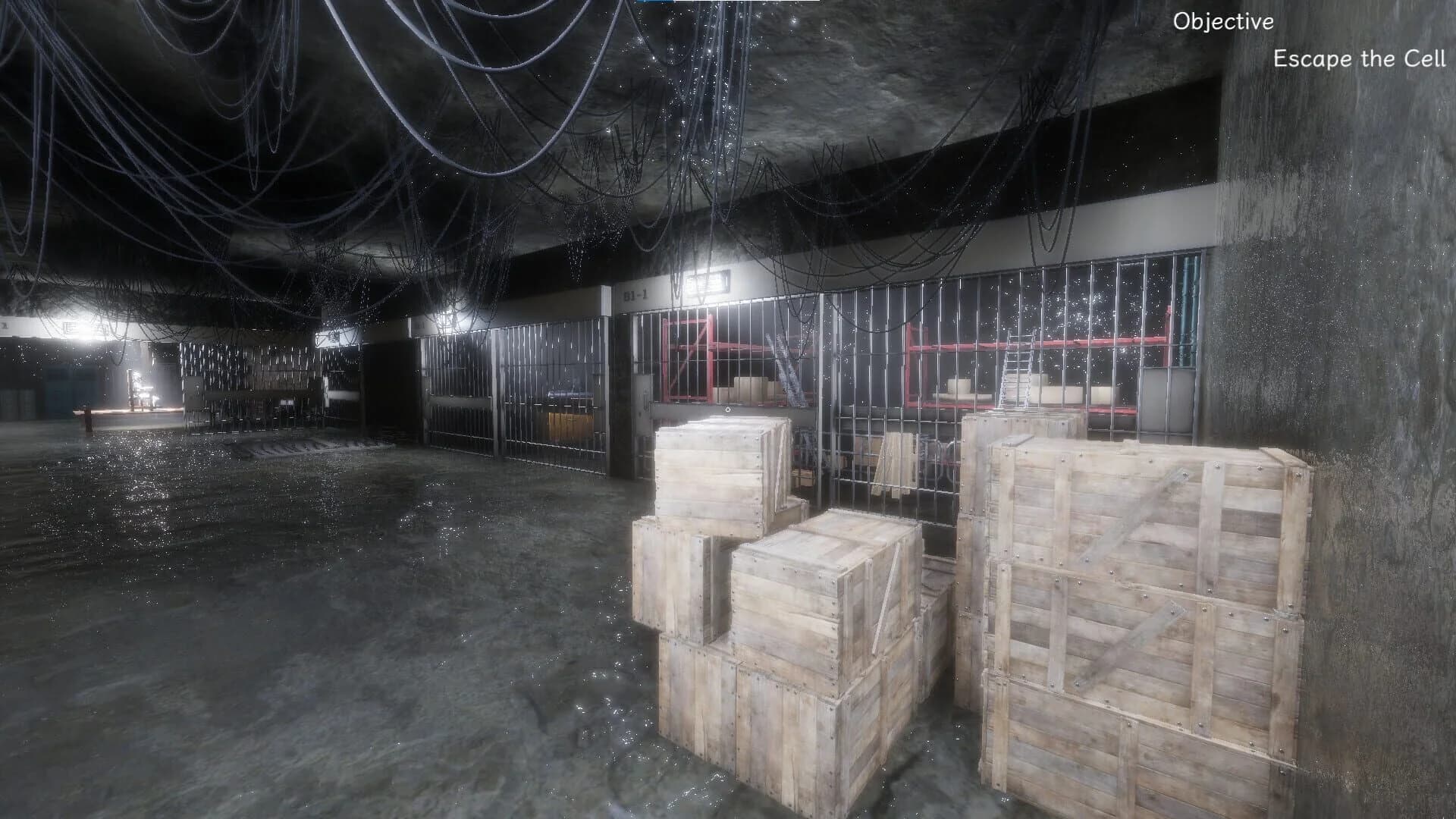Click the B1-1 cell sign above the bars
This screenshot has width=1456, height=819.
[635, 294]
